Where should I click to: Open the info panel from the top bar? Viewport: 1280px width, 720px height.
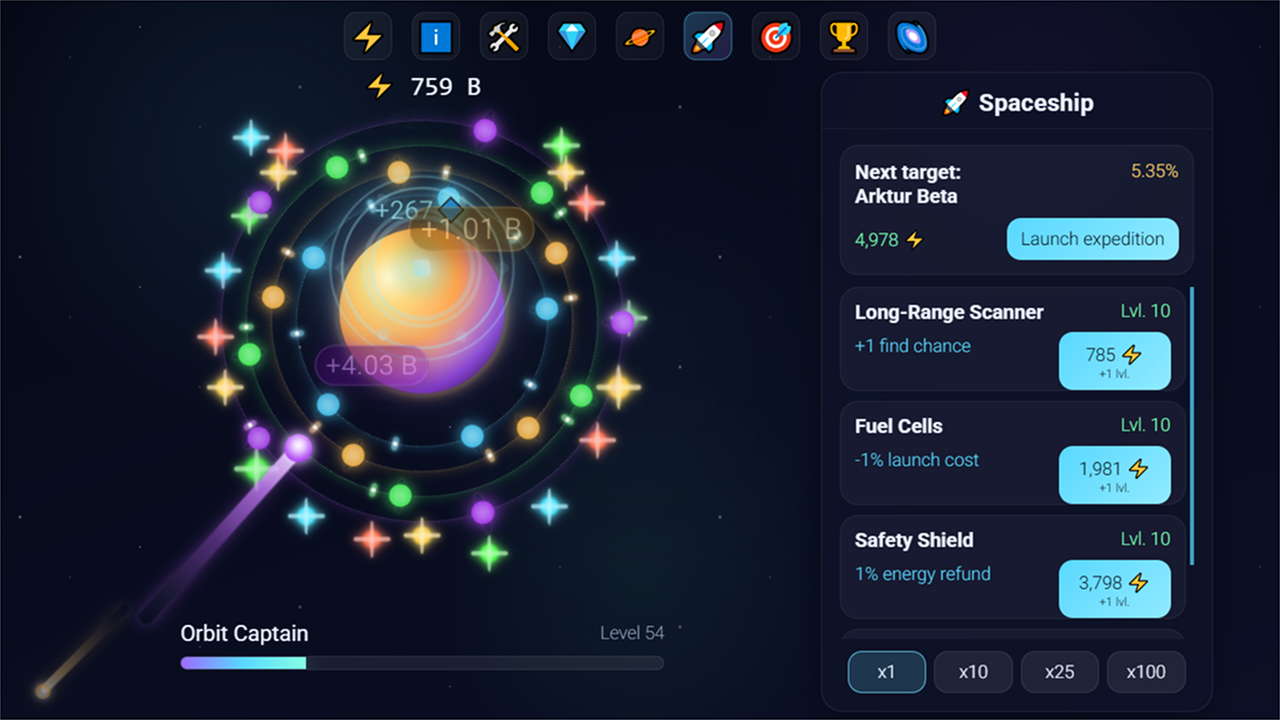[x=435, y=35]
